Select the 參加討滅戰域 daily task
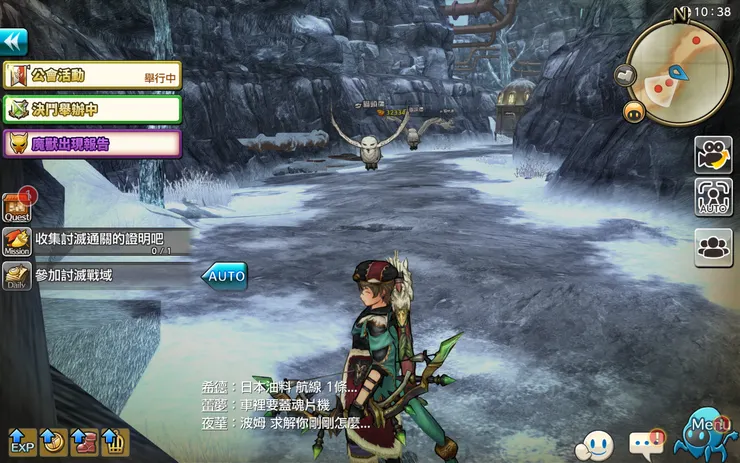This screenshot has height=463, width=740. tap(98, 275)
